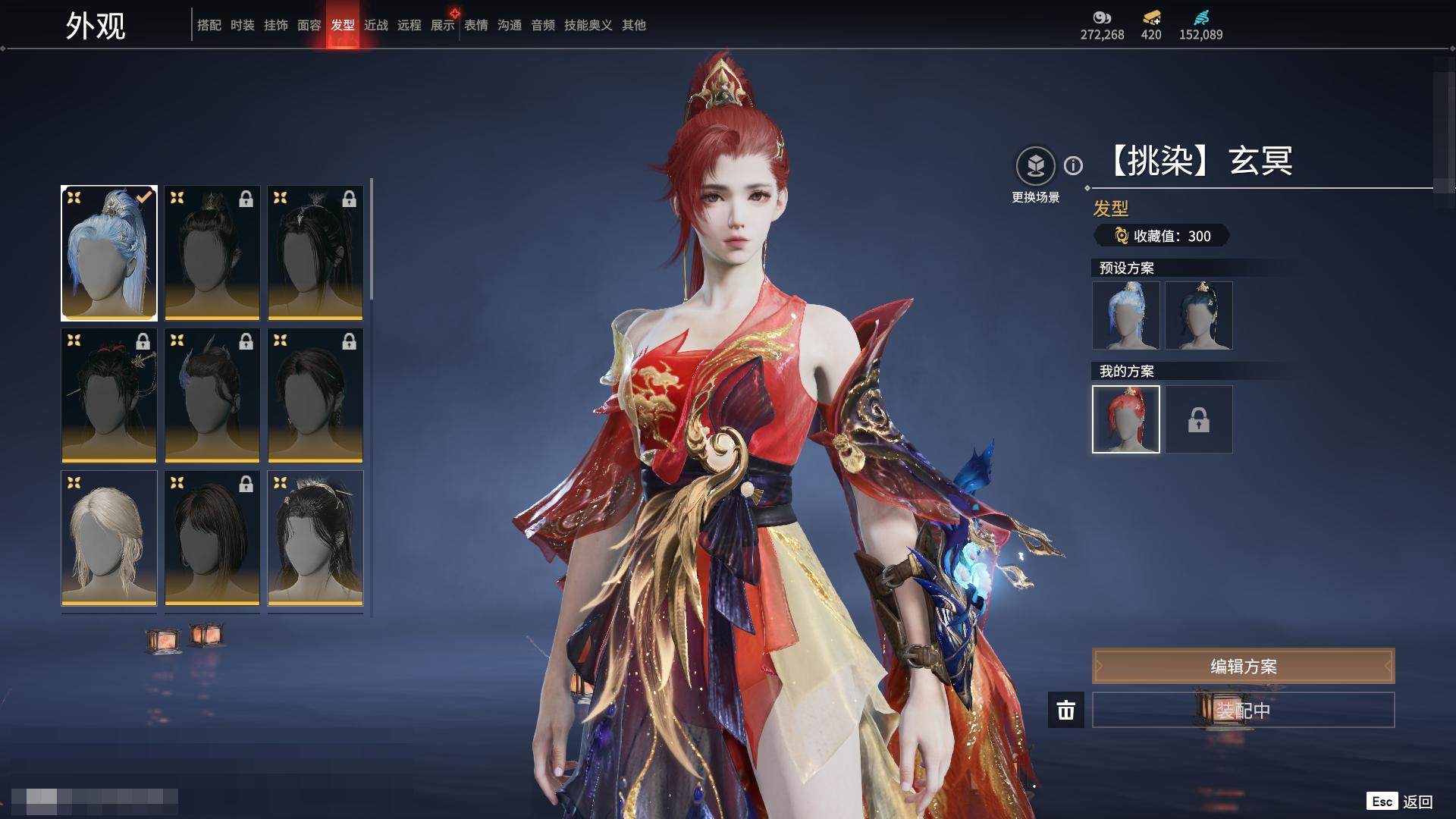The image size is (1456, 819).
Task: Select the red hair custom scheme
Action: tap(1125, 419)
